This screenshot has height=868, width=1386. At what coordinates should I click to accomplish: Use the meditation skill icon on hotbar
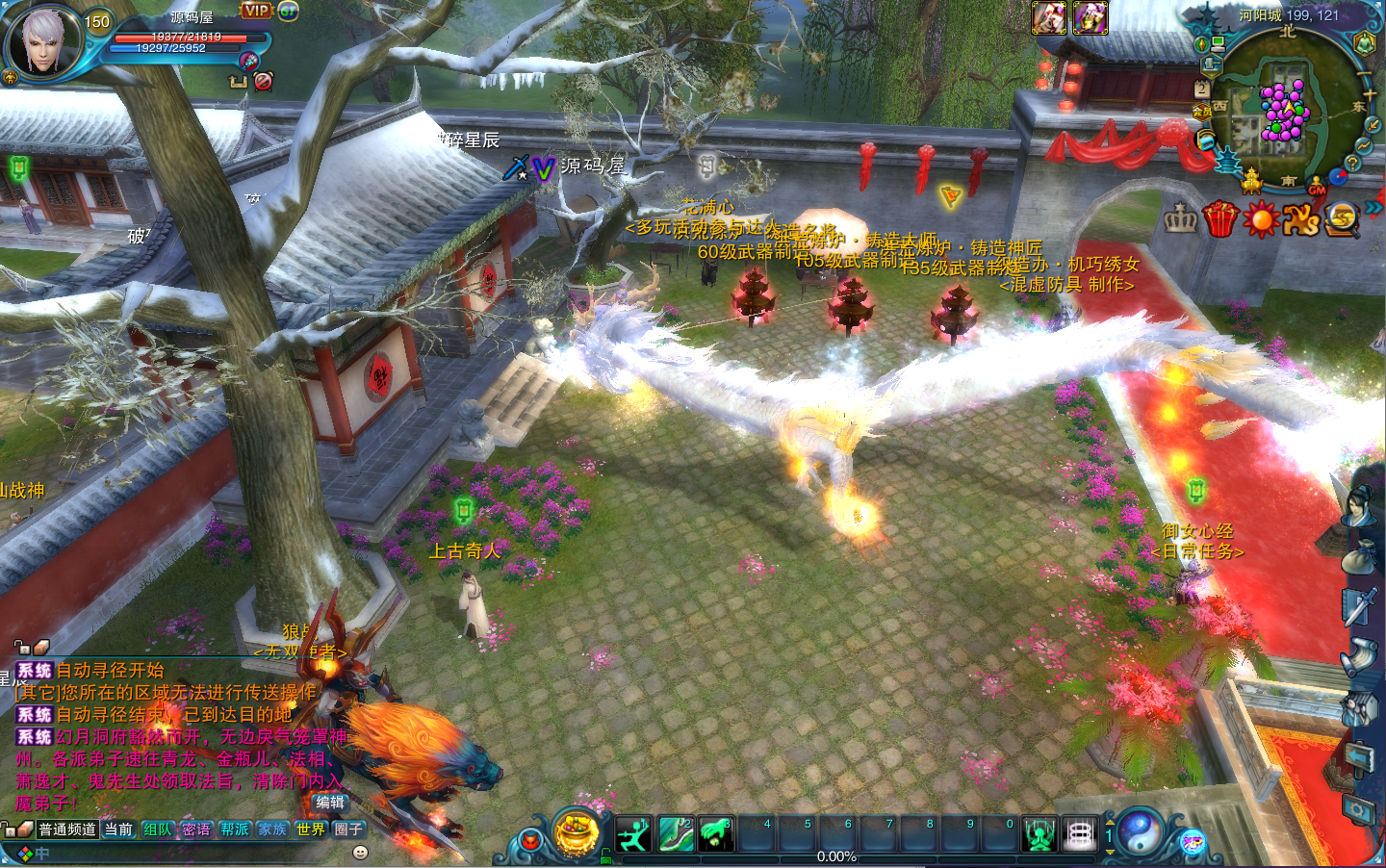pyautogui.click(x=1039, y=834)
